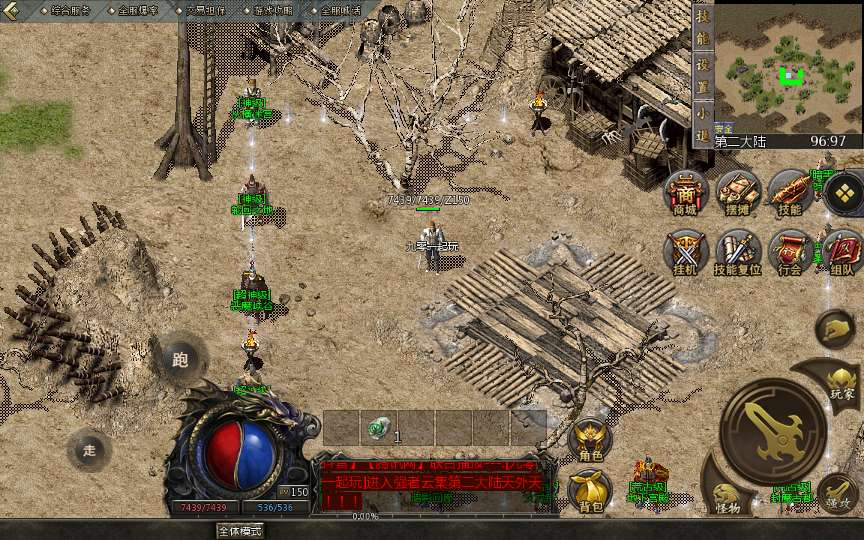Tap the large sword attack button

(772, 431)
